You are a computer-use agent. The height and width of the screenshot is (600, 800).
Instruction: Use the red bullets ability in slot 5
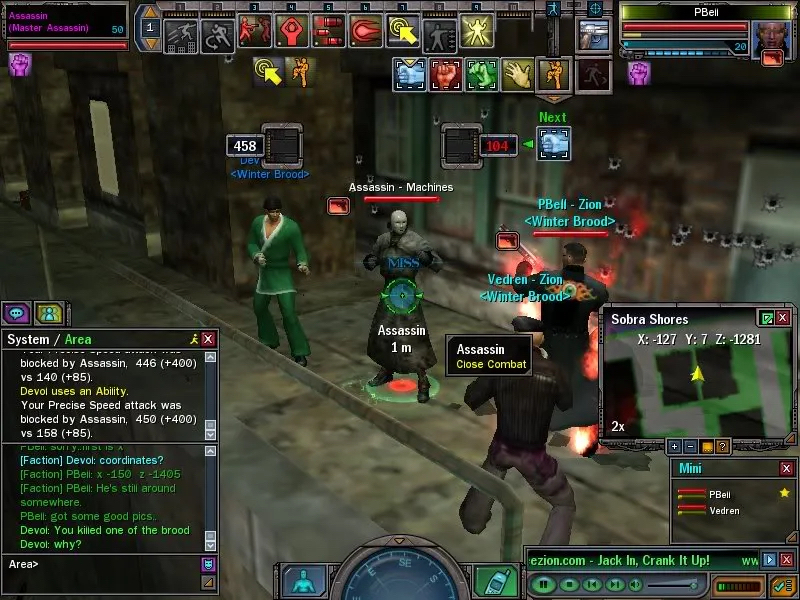[x=329, y=33]
